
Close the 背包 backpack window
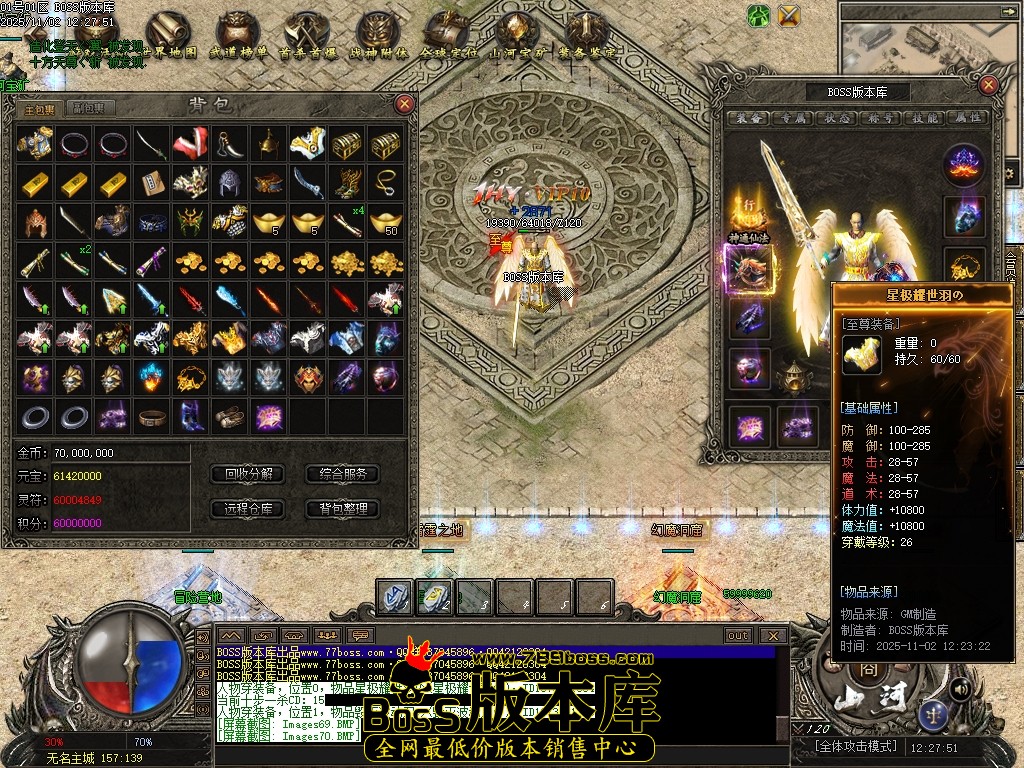[404, 103]
